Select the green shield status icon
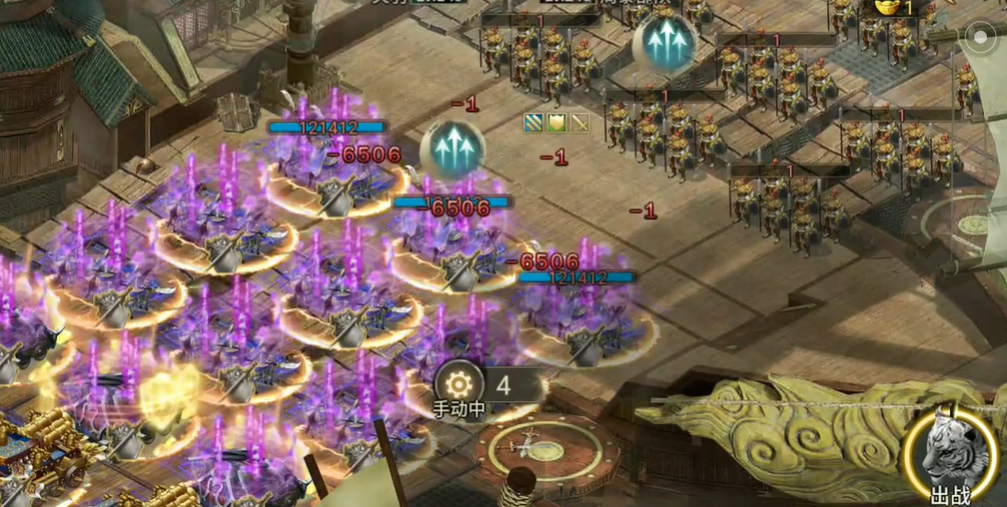The height and width of the screenshot is (507, 1007). point(556,123)
